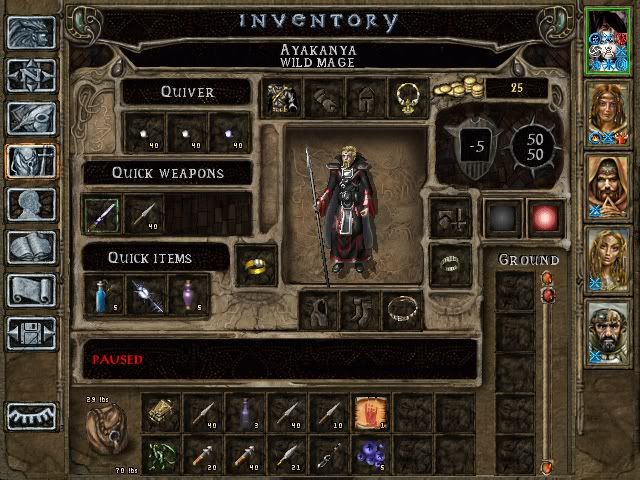Select the blue berries stack in backpack

[370, 453]
